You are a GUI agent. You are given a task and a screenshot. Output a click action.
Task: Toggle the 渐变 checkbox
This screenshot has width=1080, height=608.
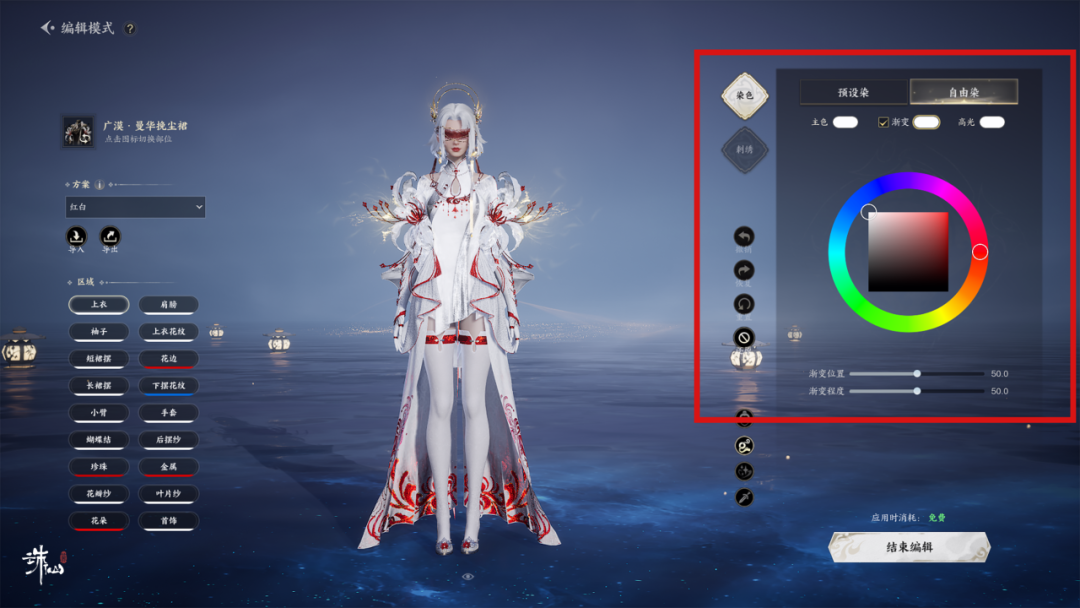click(x=883, y=122)
